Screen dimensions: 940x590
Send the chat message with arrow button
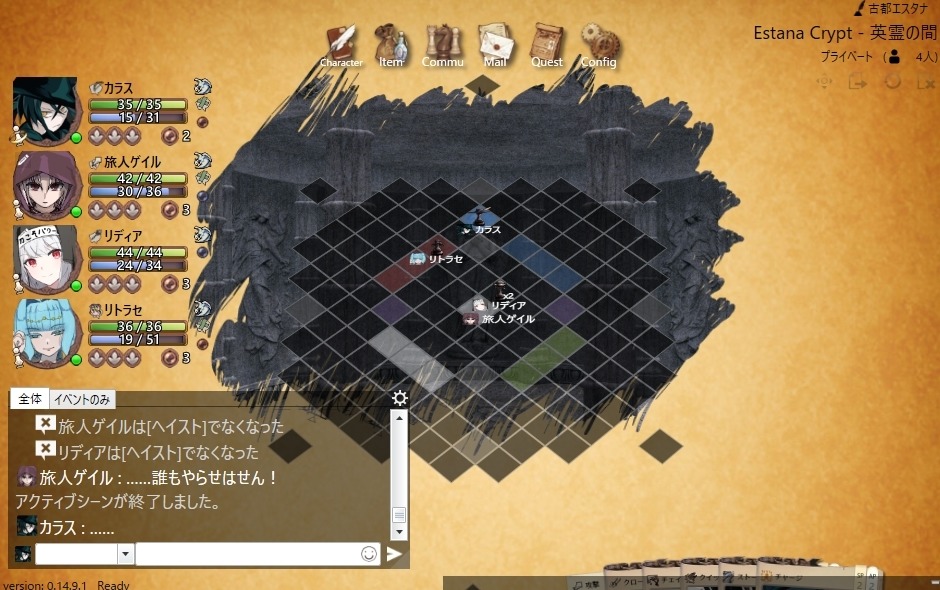pos(395,554)
